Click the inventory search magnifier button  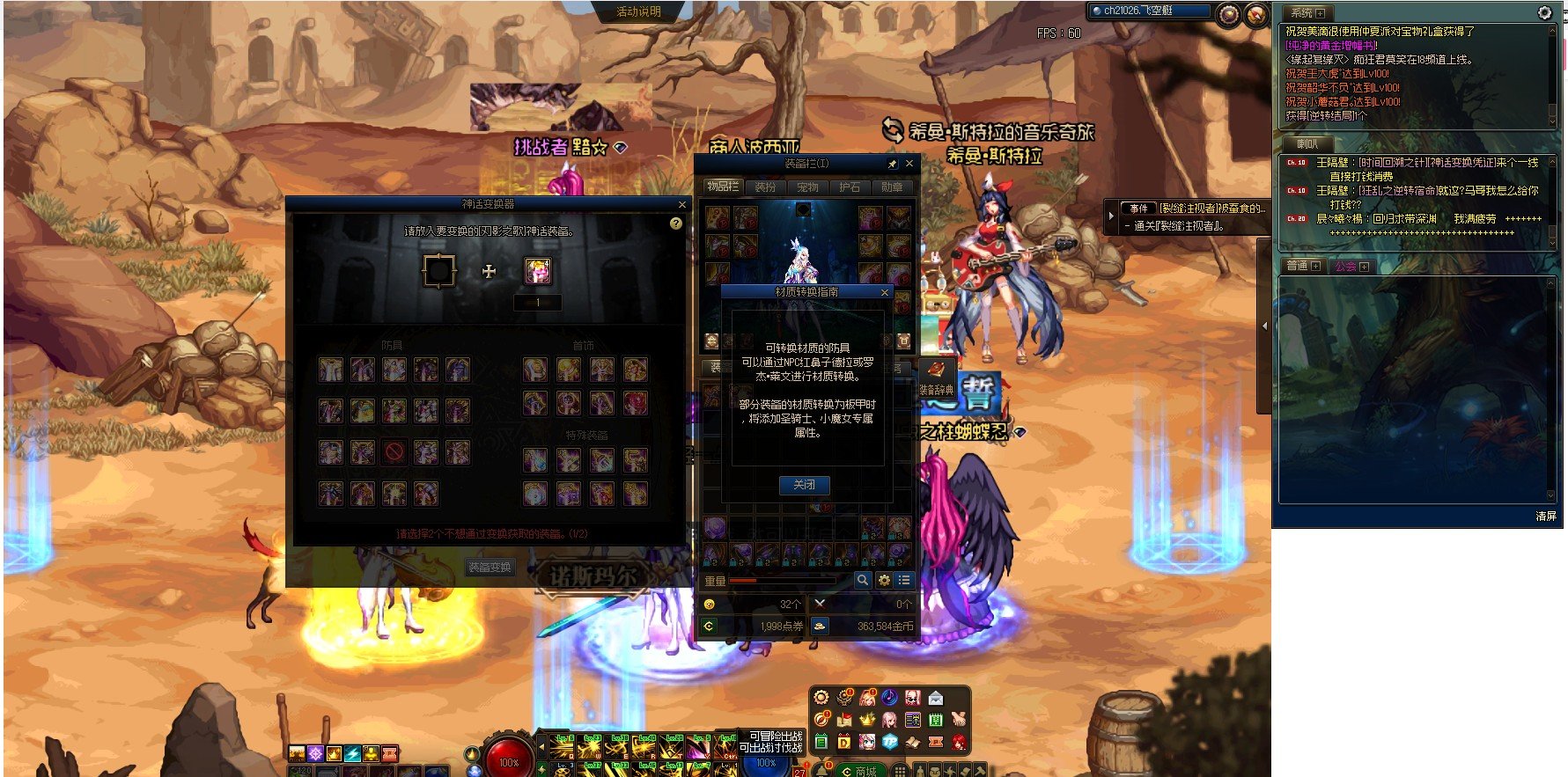point(863,580)
